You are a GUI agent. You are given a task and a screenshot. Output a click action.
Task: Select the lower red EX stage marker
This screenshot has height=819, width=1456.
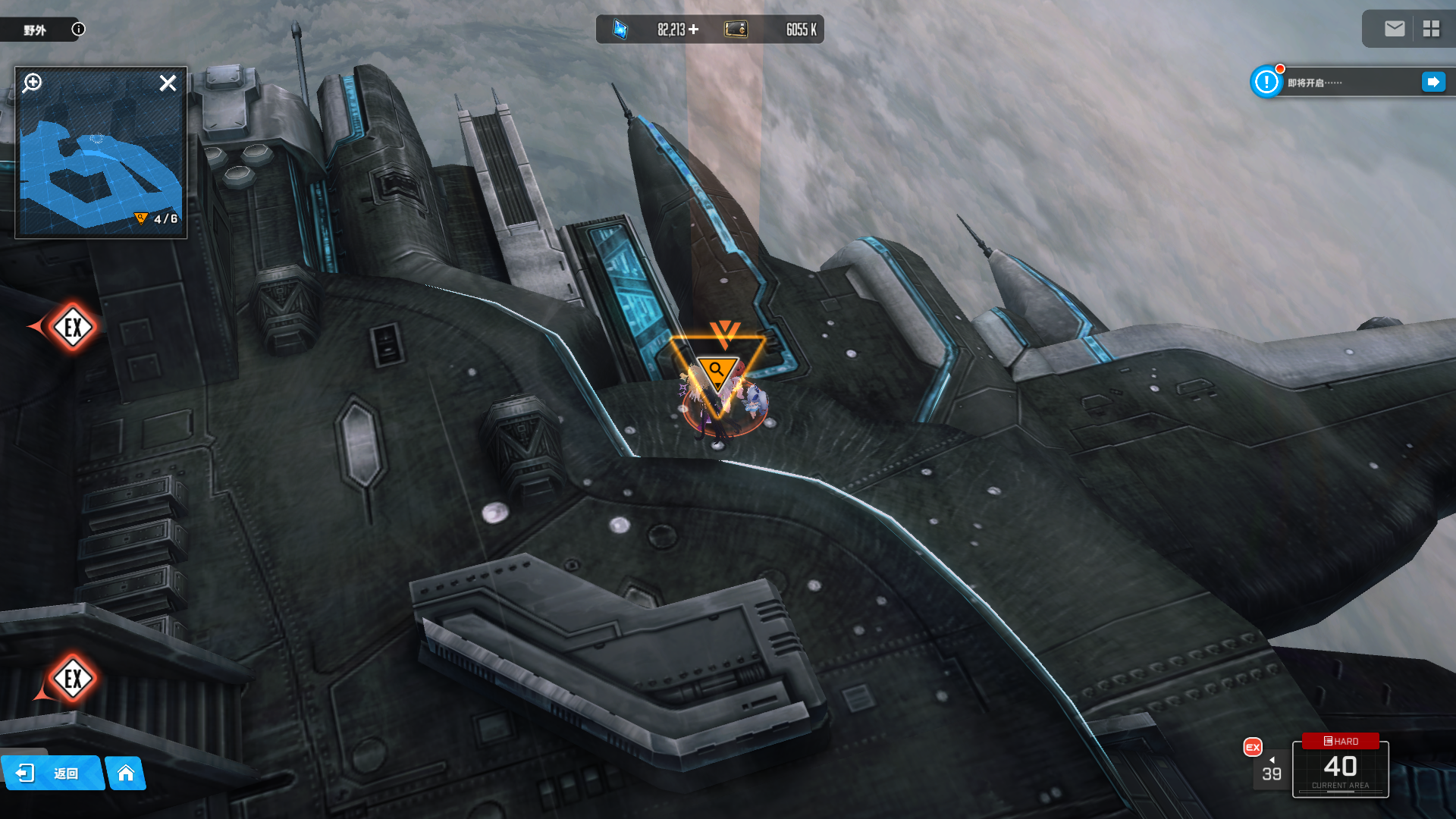[73, 679]
